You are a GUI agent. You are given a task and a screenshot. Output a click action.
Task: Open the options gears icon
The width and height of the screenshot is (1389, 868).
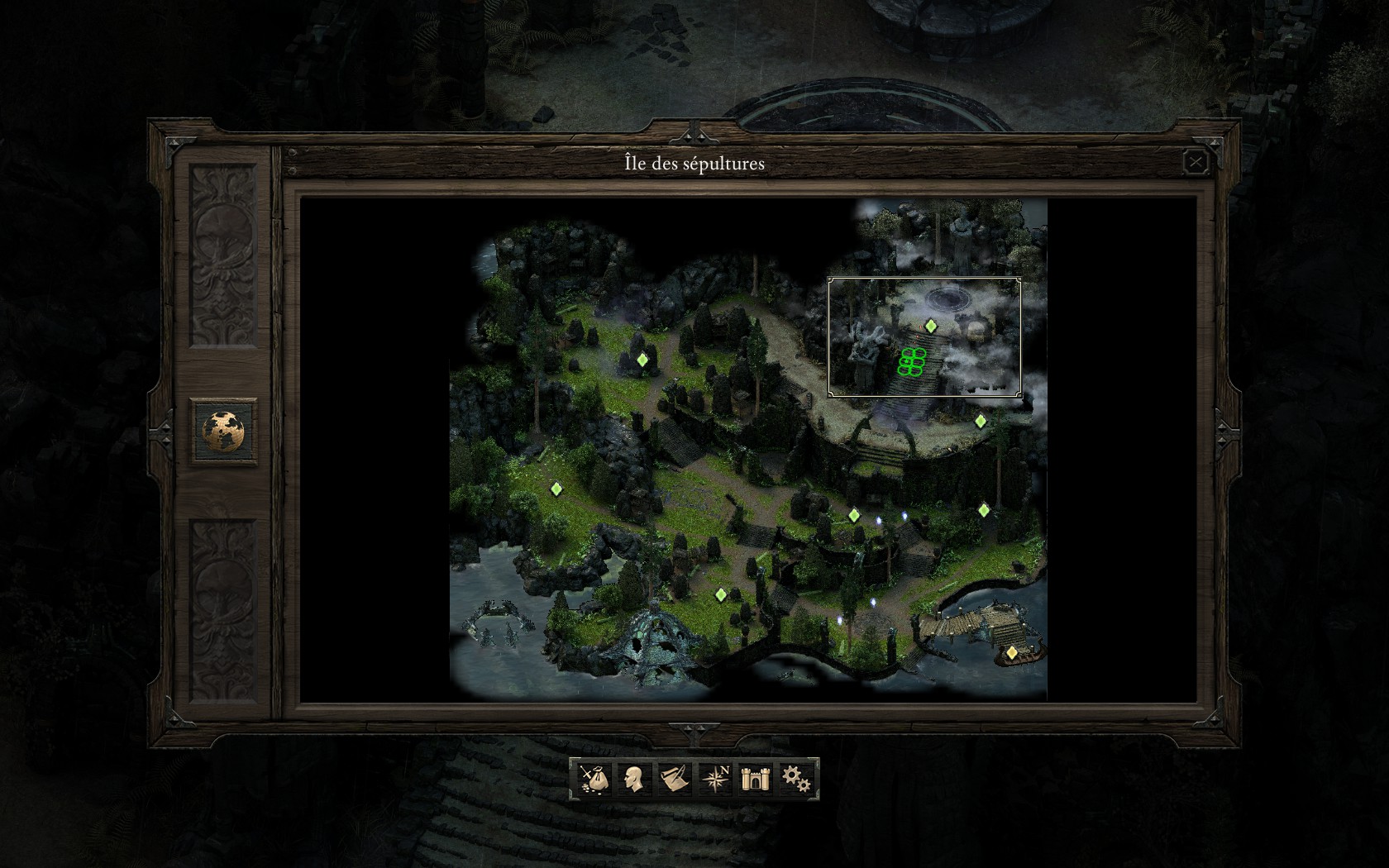[x=795, y=779]
